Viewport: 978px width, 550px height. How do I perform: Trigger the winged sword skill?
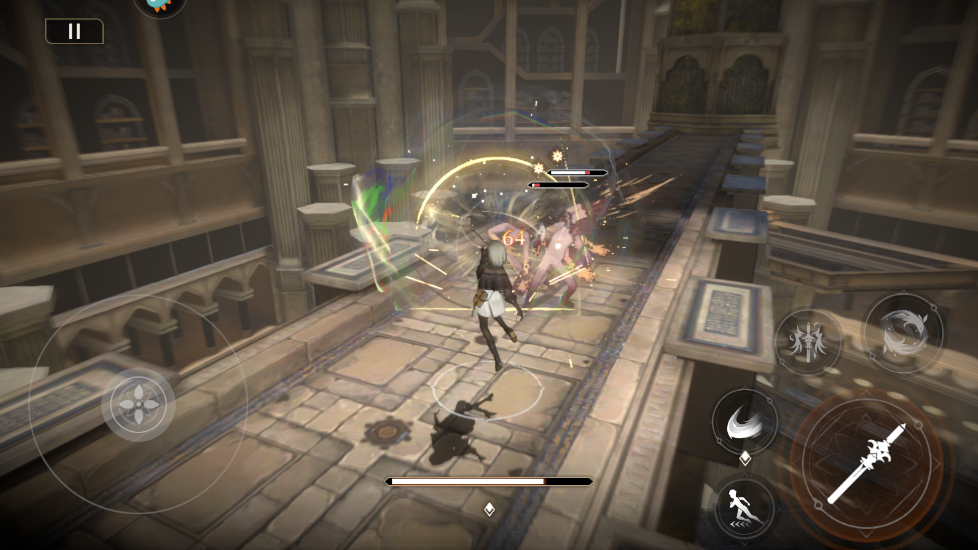point(808,341)
